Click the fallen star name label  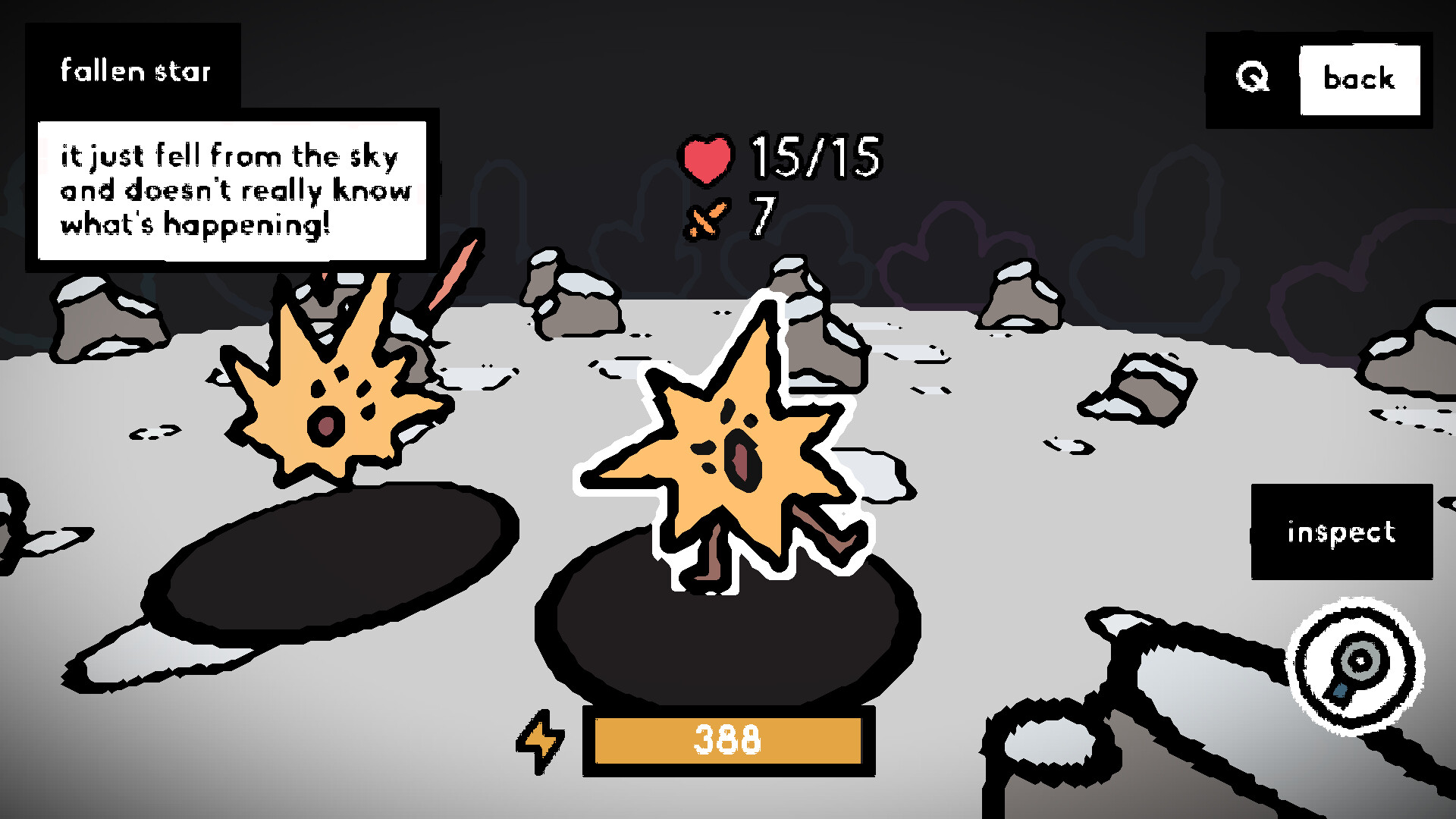tap(136, 72)
